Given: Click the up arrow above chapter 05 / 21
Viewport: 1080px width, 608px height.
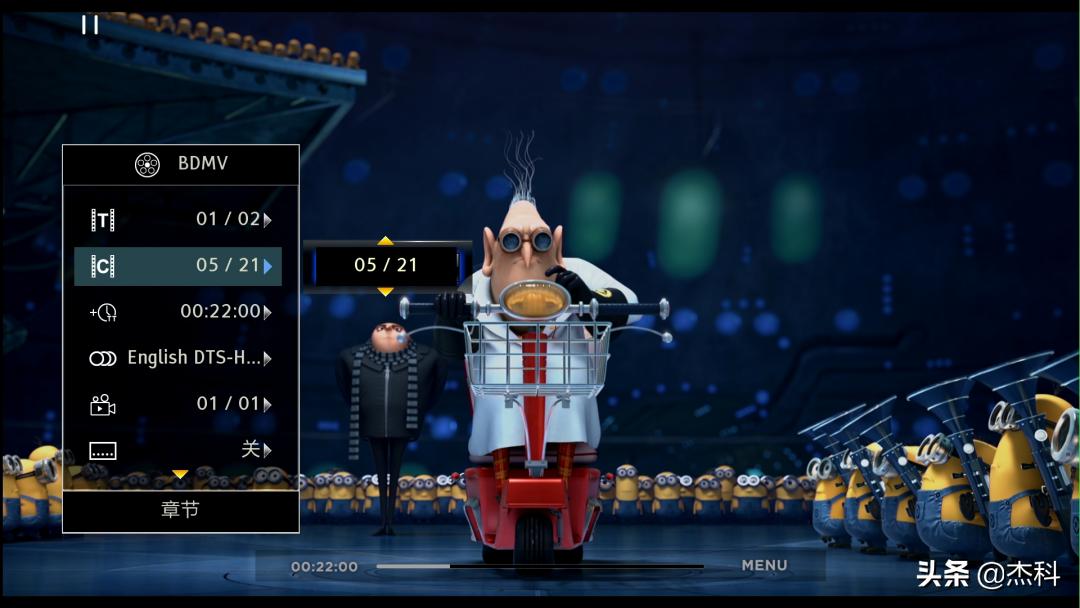Looking at the screenshot, I should 385,241.
